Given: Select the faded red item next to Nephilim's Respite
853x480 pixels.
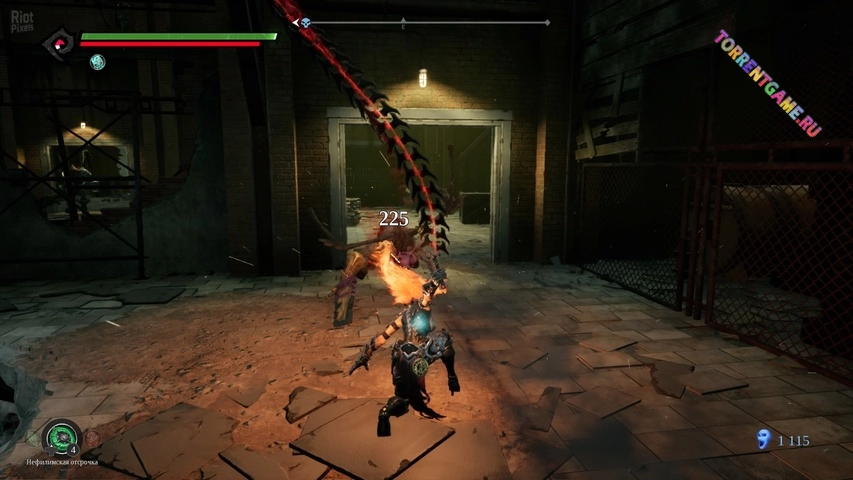Looking at the screenshot, I should coord(91,439).
